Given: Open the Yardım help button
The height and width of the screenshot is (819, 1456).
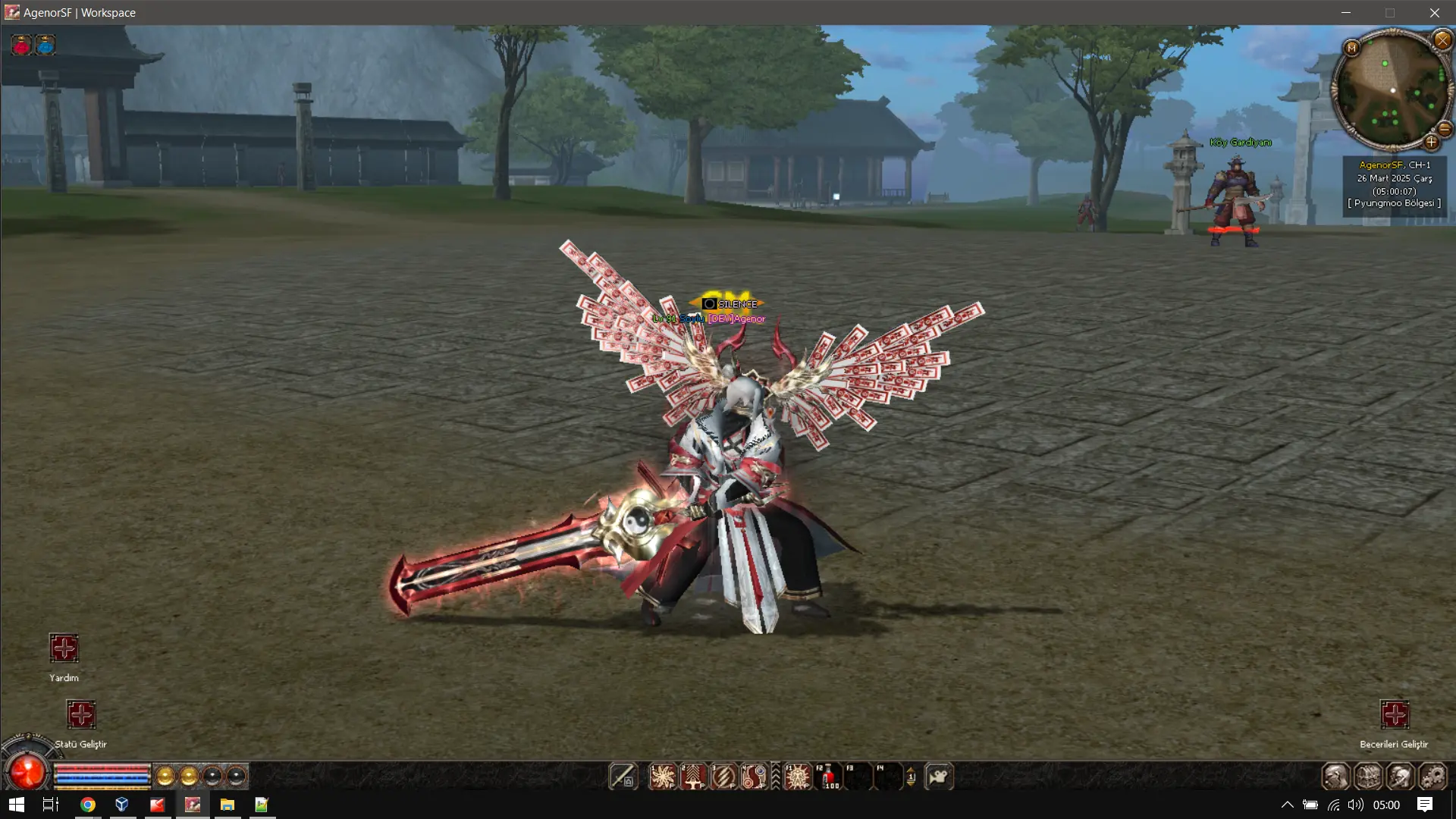Looking at the screenshot, I should [x=64, y=648].
